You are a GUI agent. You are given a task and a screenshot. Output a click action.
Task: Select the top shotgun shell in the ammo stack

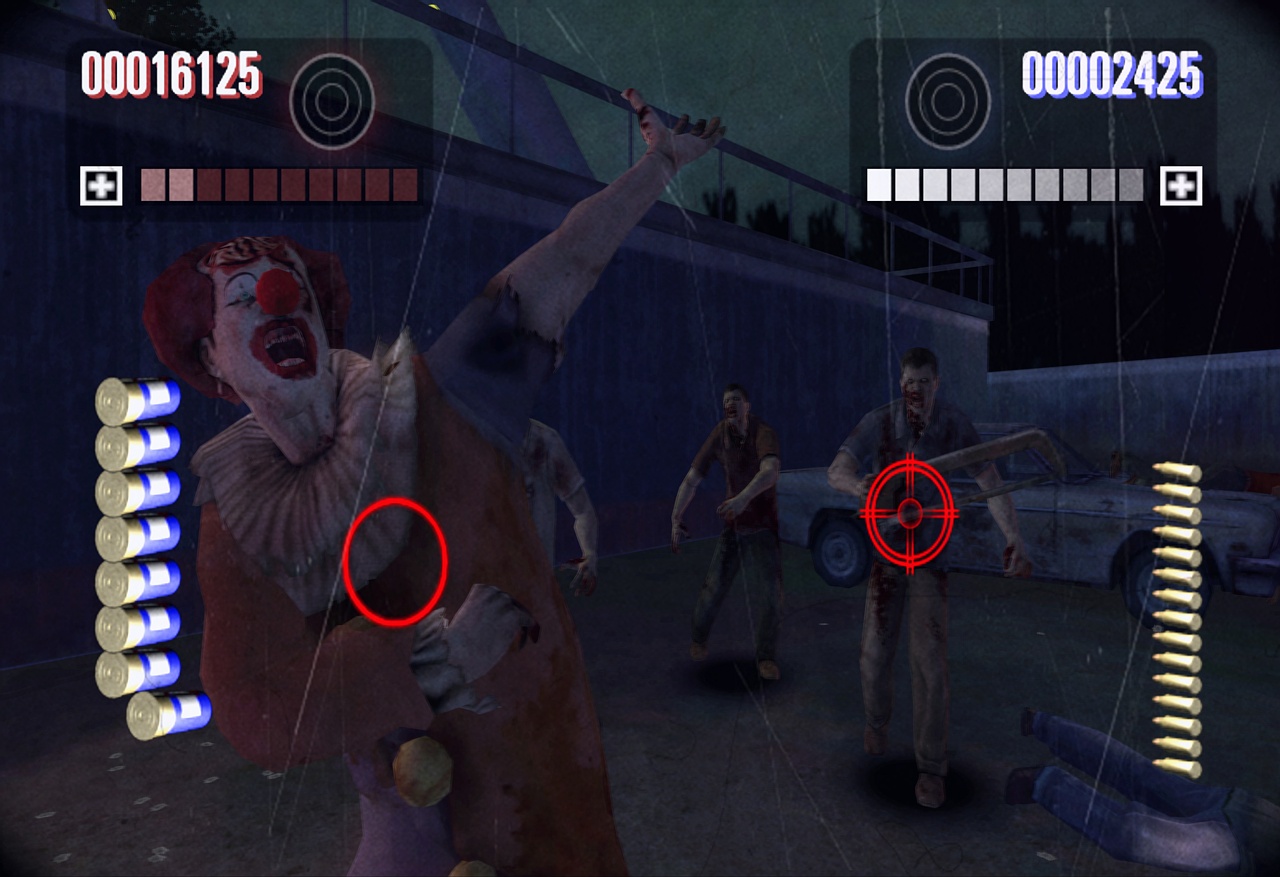(x=135, y=398)
